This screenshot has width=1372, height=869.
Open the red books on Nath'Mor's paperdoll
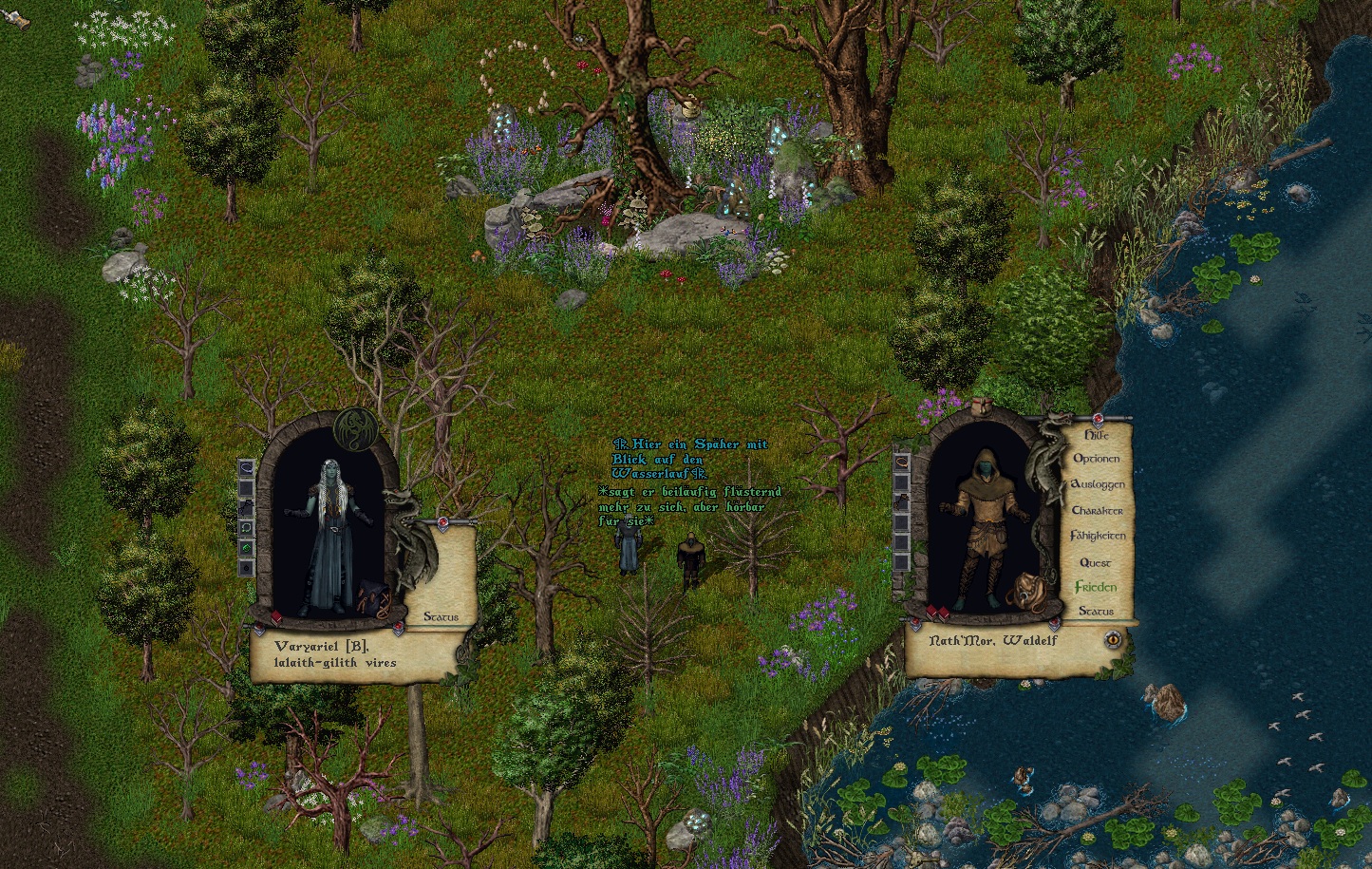[x=938, y=613]
